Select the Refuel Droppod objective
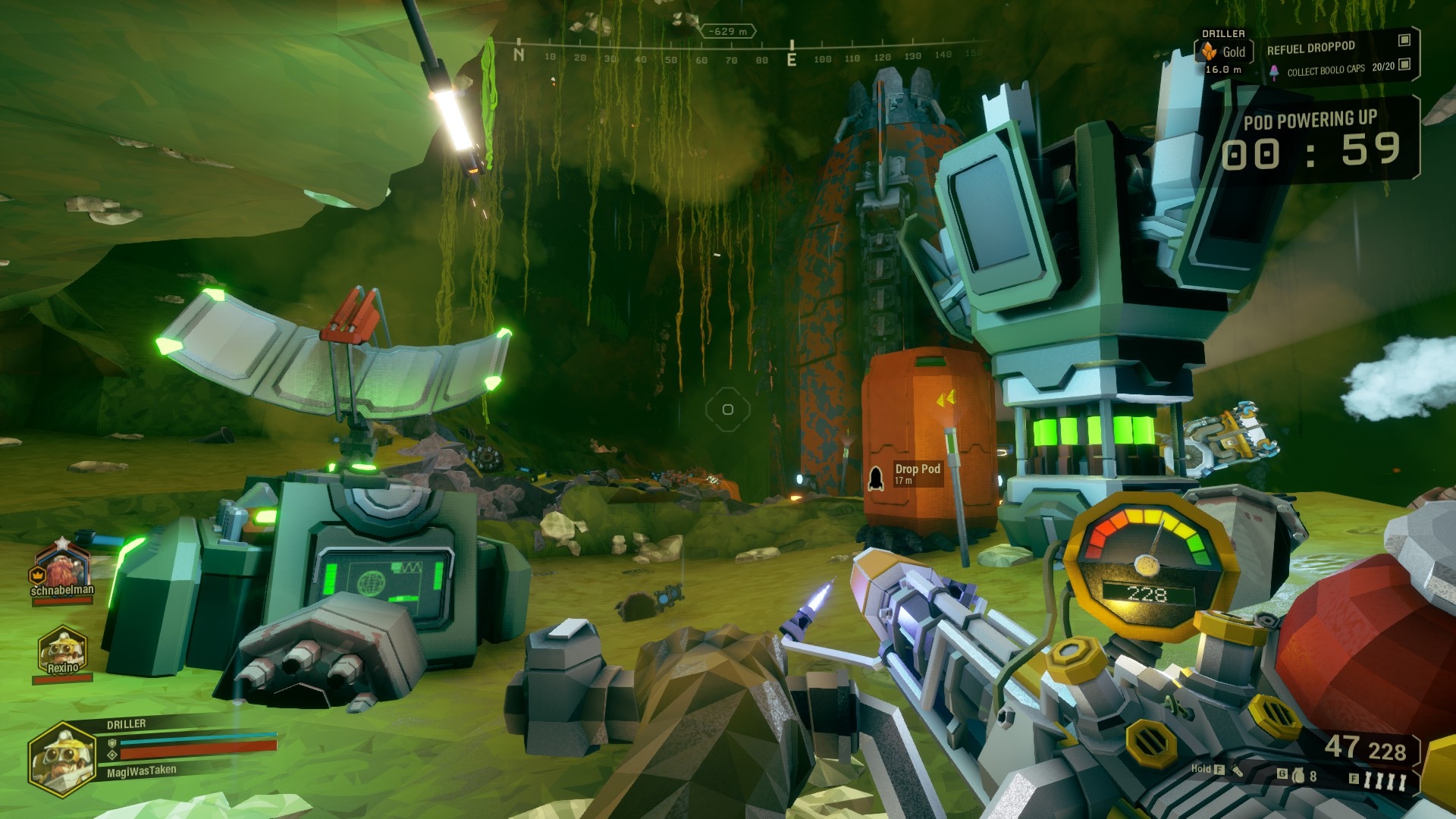 click(1310, 48)
